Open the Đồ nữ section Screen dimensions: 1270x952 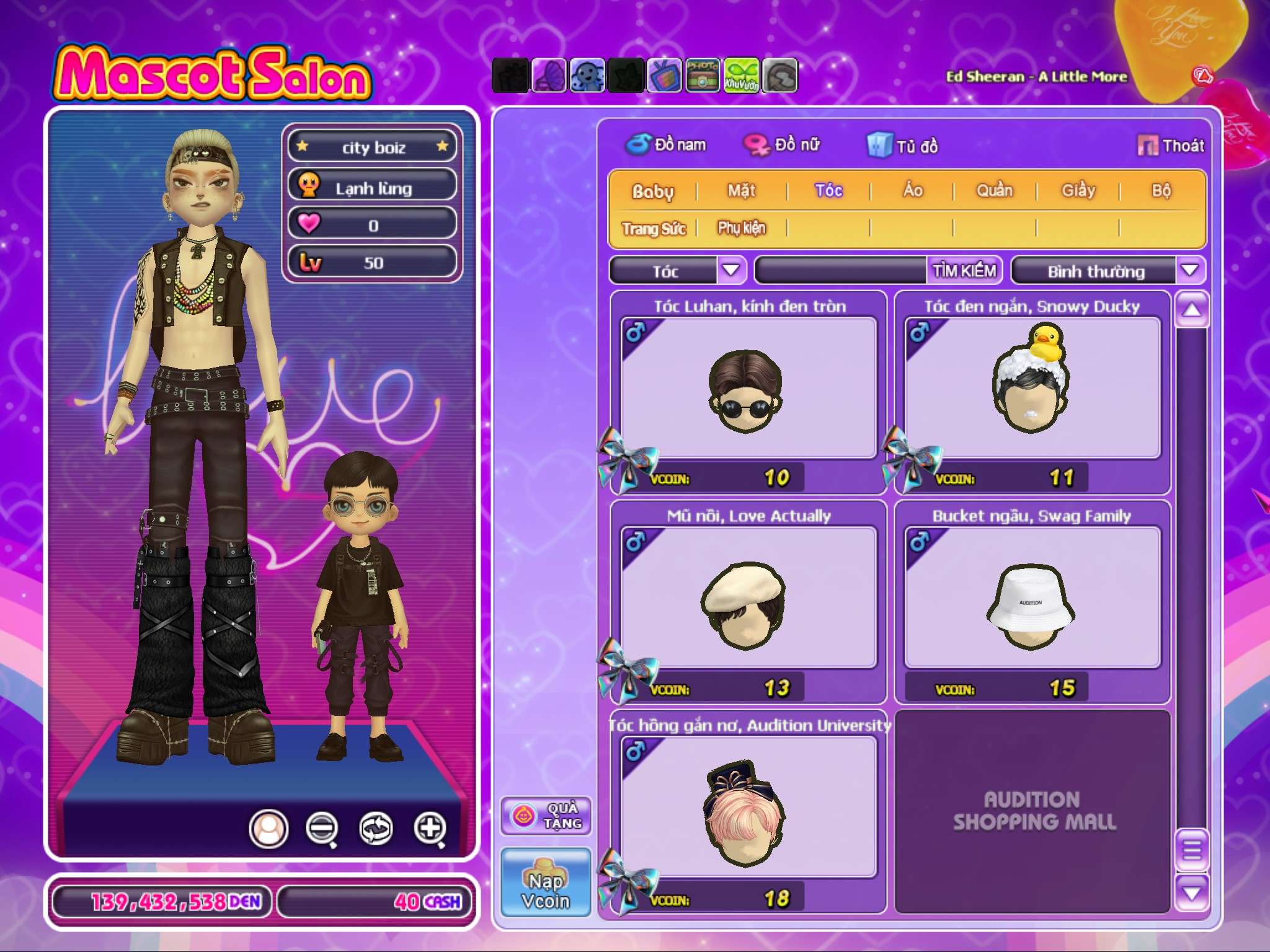[x=783, y=145]
